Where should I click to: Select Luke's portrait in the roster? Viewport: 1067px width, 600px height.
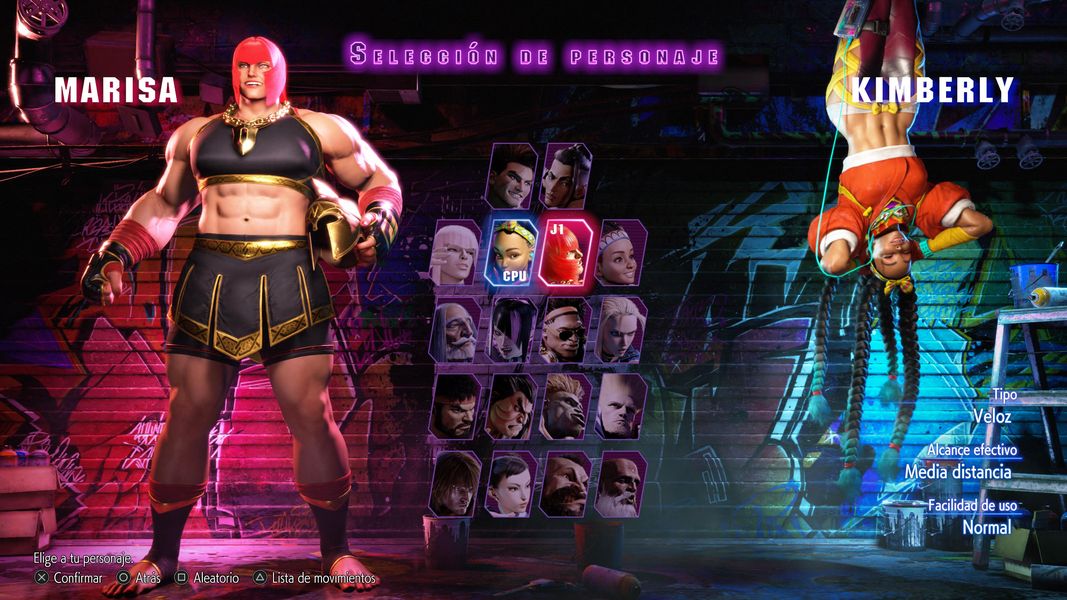click(512, 176)
